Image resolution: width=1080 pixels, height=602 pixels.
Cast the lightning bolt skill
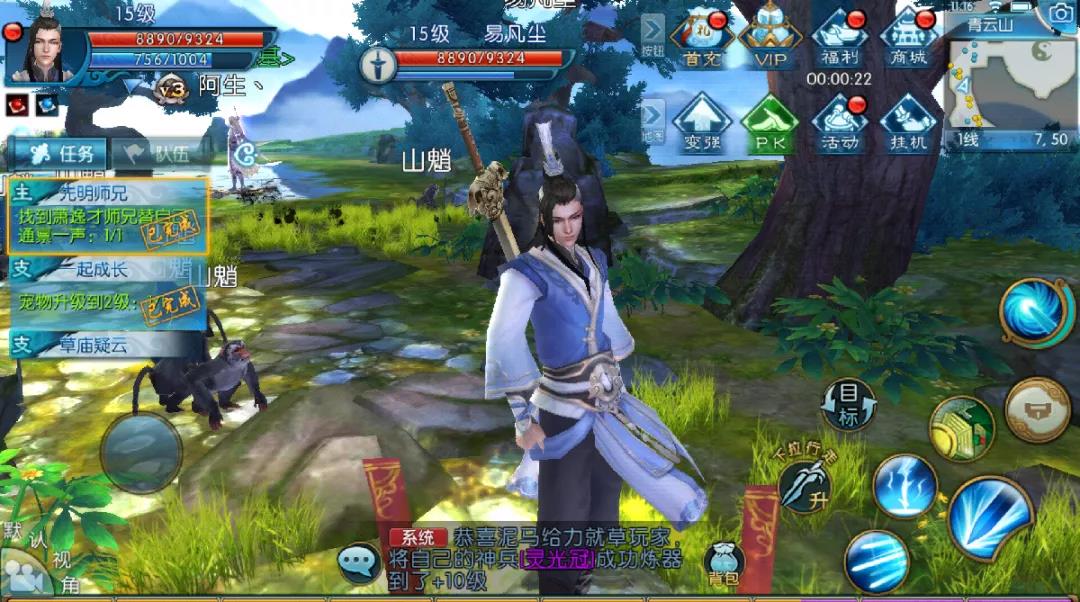[905, 486]
